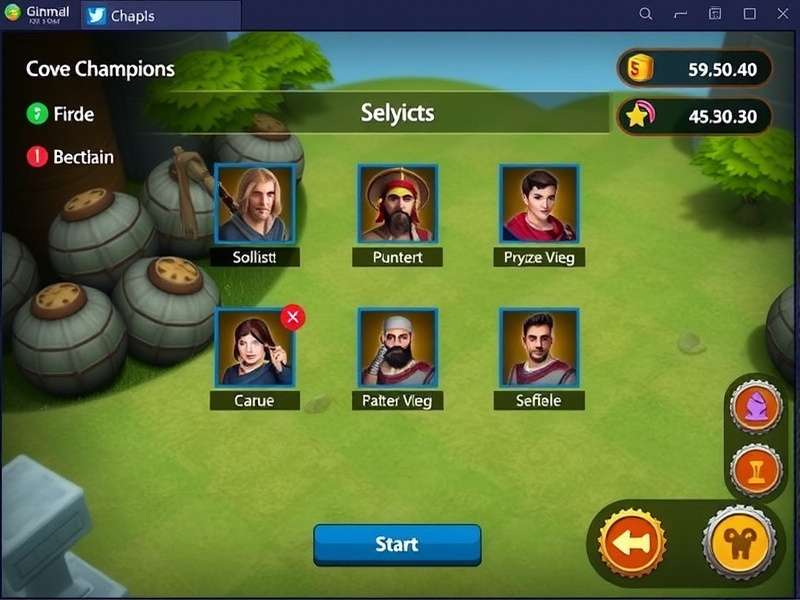Select the Carue champion portrait
The height and width of the screenshot is (600, 800).
click(252, 347)
